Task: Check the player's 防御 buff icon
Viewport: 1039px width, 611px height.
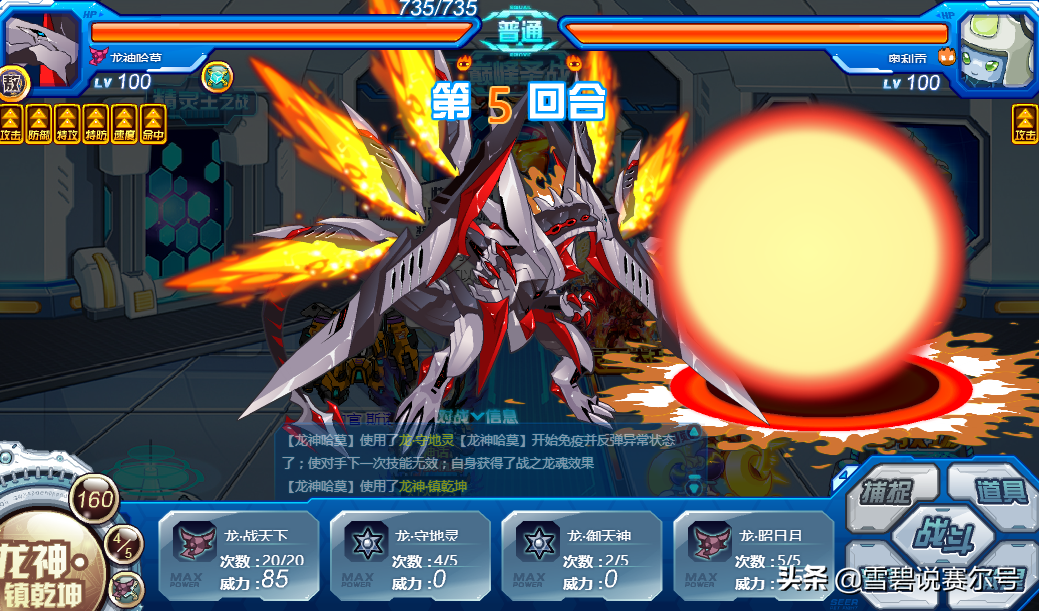Action: 39,124
